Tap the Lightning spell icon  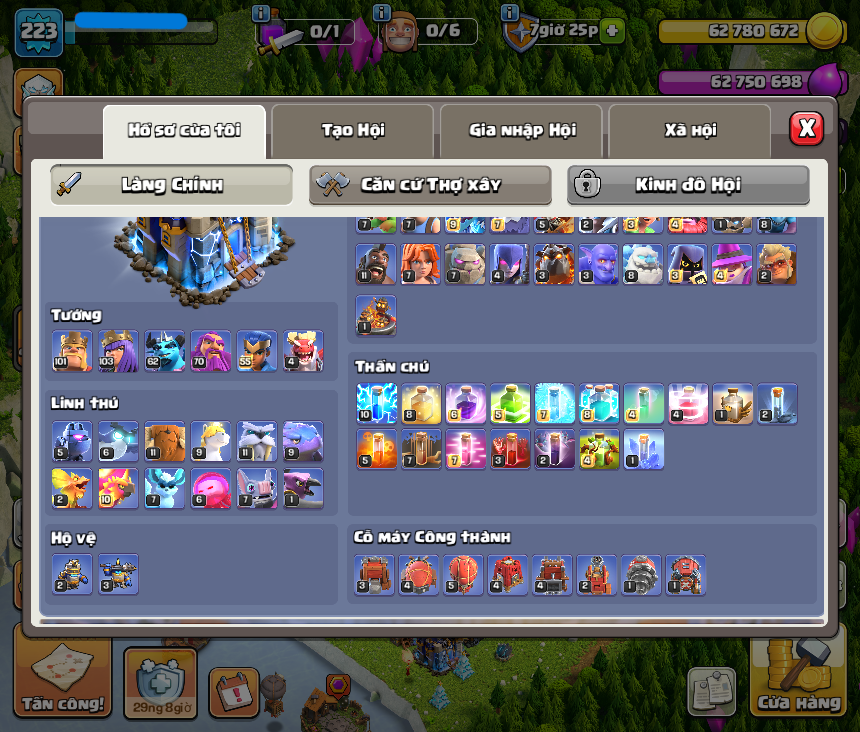point(376,403)
